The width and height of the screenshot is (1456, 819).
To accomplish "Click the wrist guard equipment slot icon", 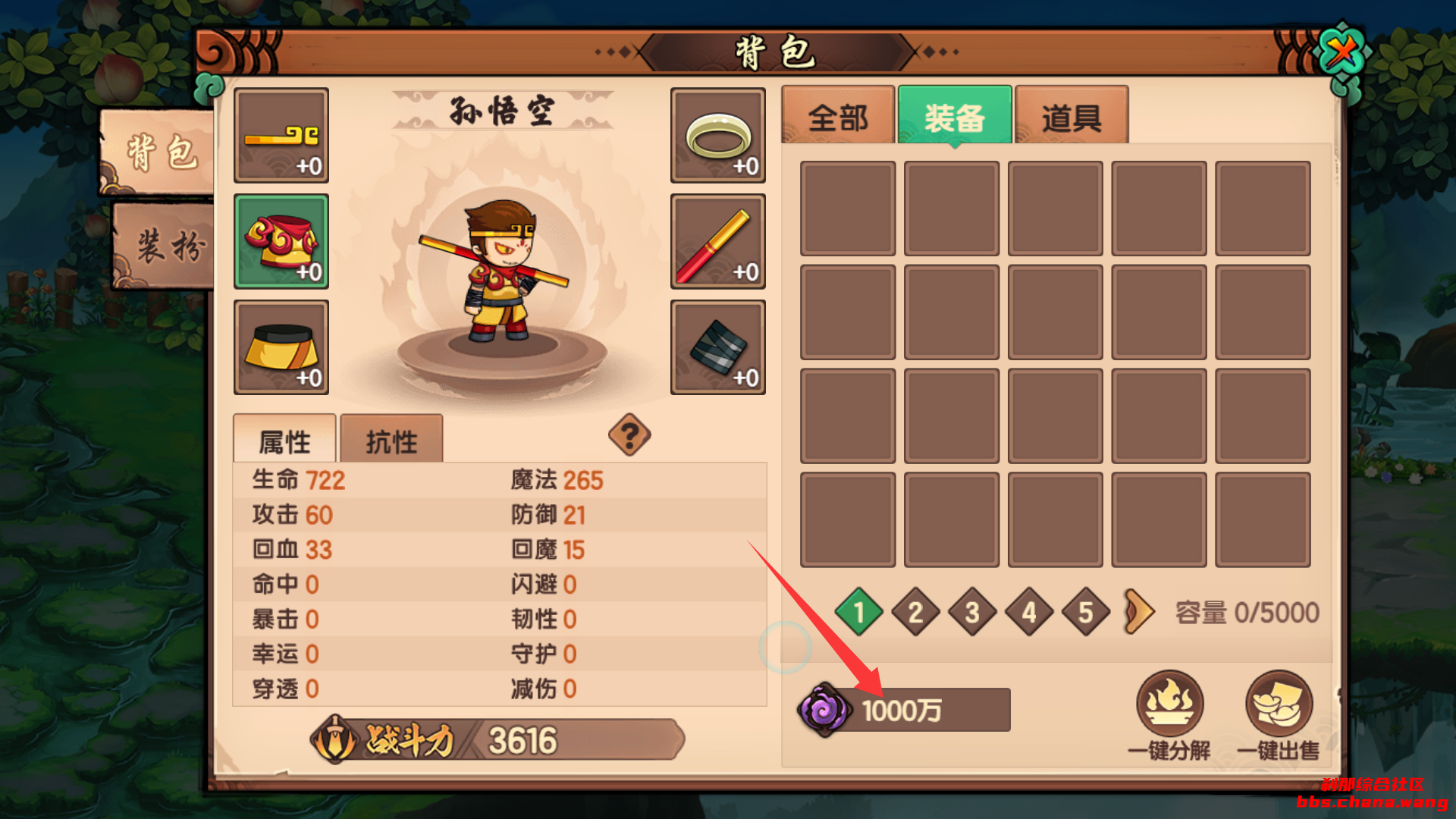I will tap(717, 347).
